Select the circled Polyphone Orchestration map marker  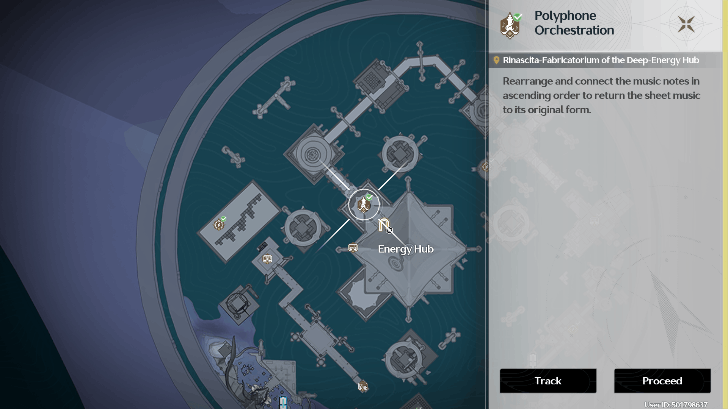tap(362, 204)
